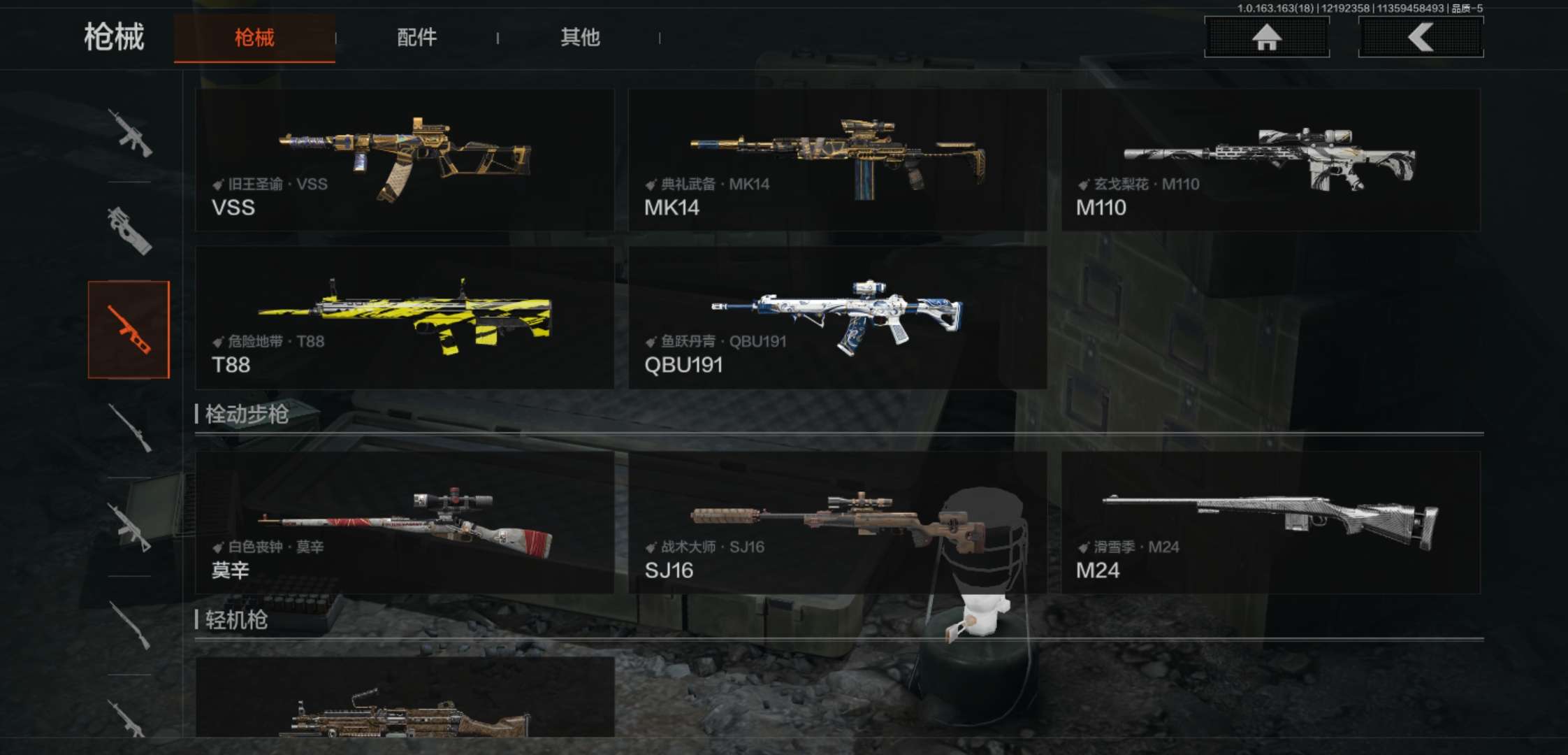This screenshot has width=1568, height=755.
Task: Go back with the arrow button
Action: pos(1421,37)
